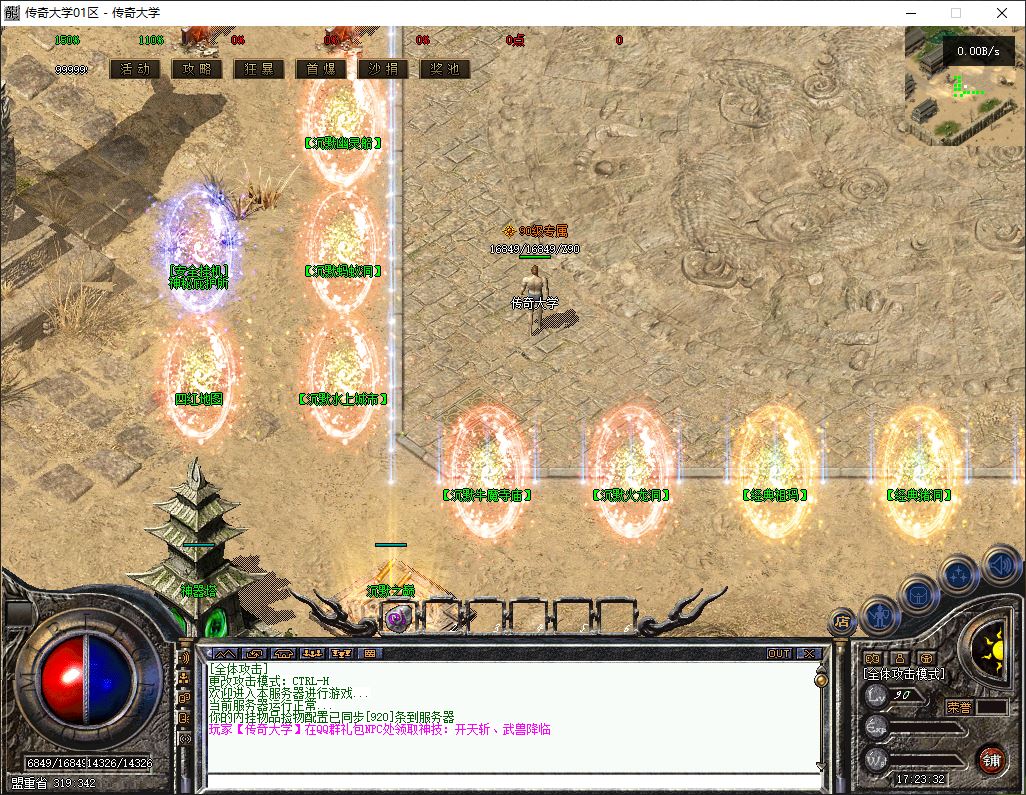Screen dimensions: 1026x795
Task: Open the 攻略 guide button
Action: pyautogui.click(x=197, y=69)
